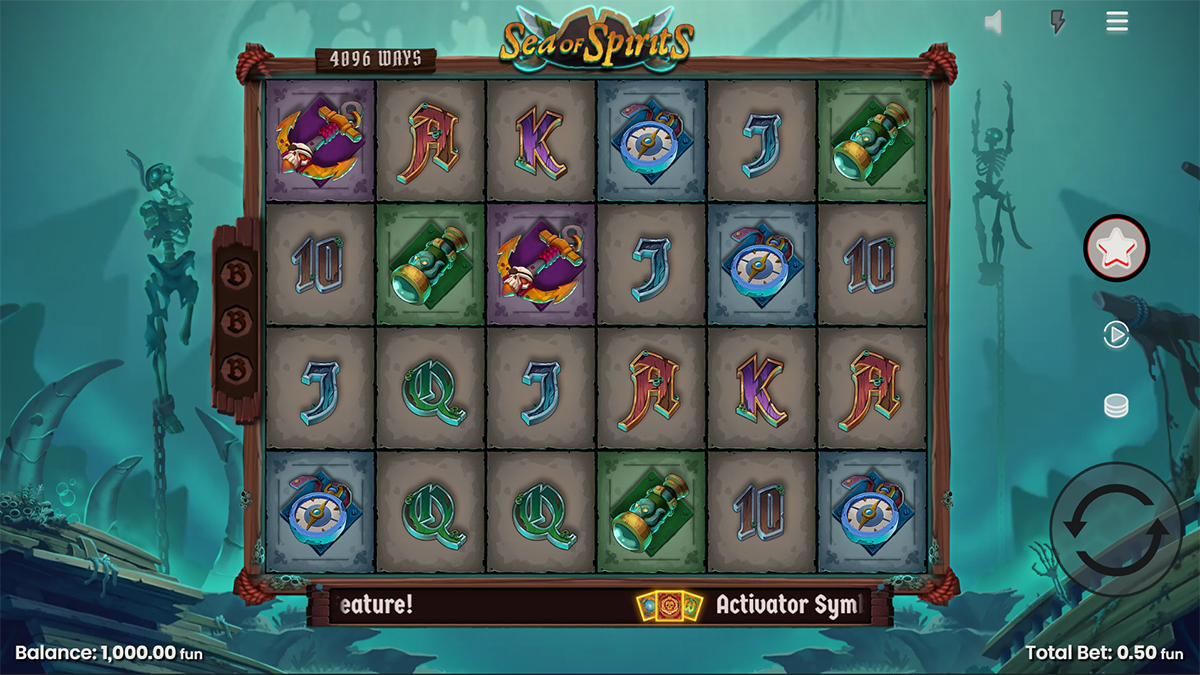
Task: Enable turbo mode with the lightning bolt
Action: click(x=1057, y=22)
